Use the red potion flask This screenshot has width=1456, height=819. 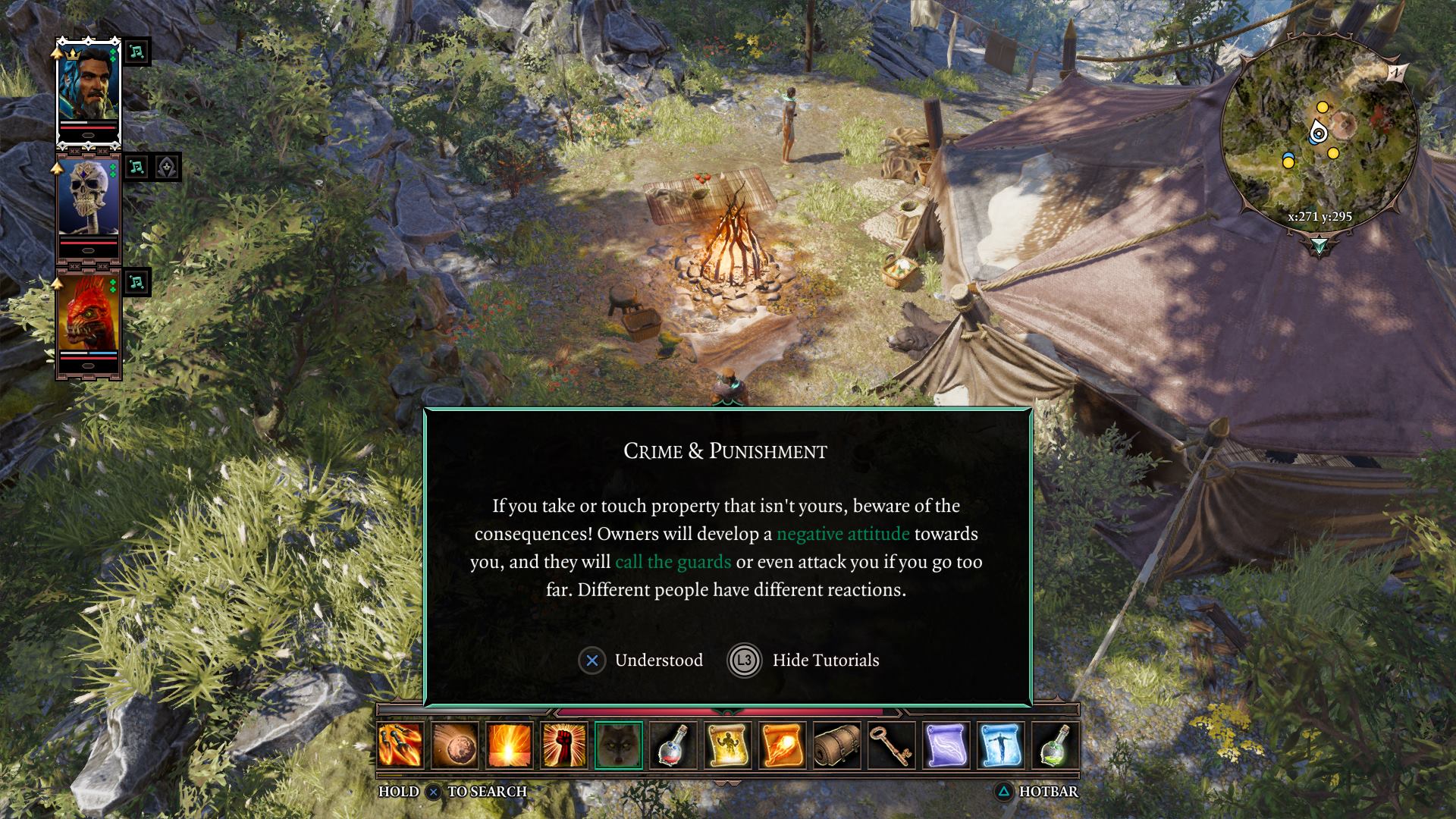point(673,745)
